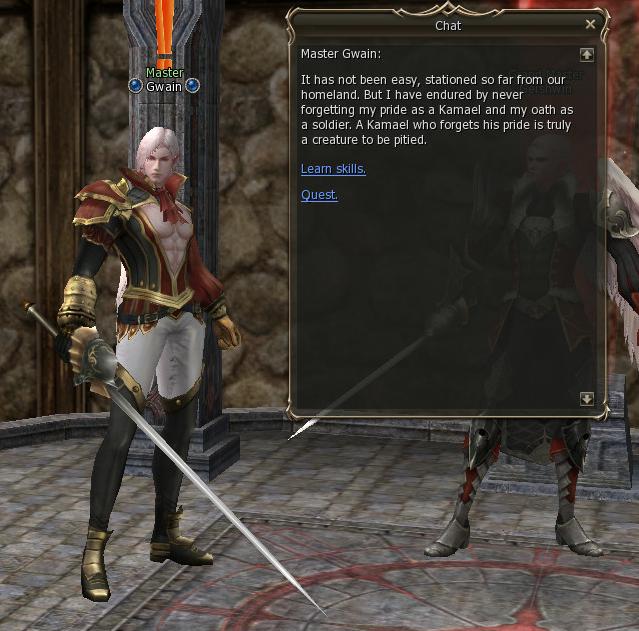Close the Chat dialogue window
Viewport: 639px width, 631px height.
pos(590,24)
